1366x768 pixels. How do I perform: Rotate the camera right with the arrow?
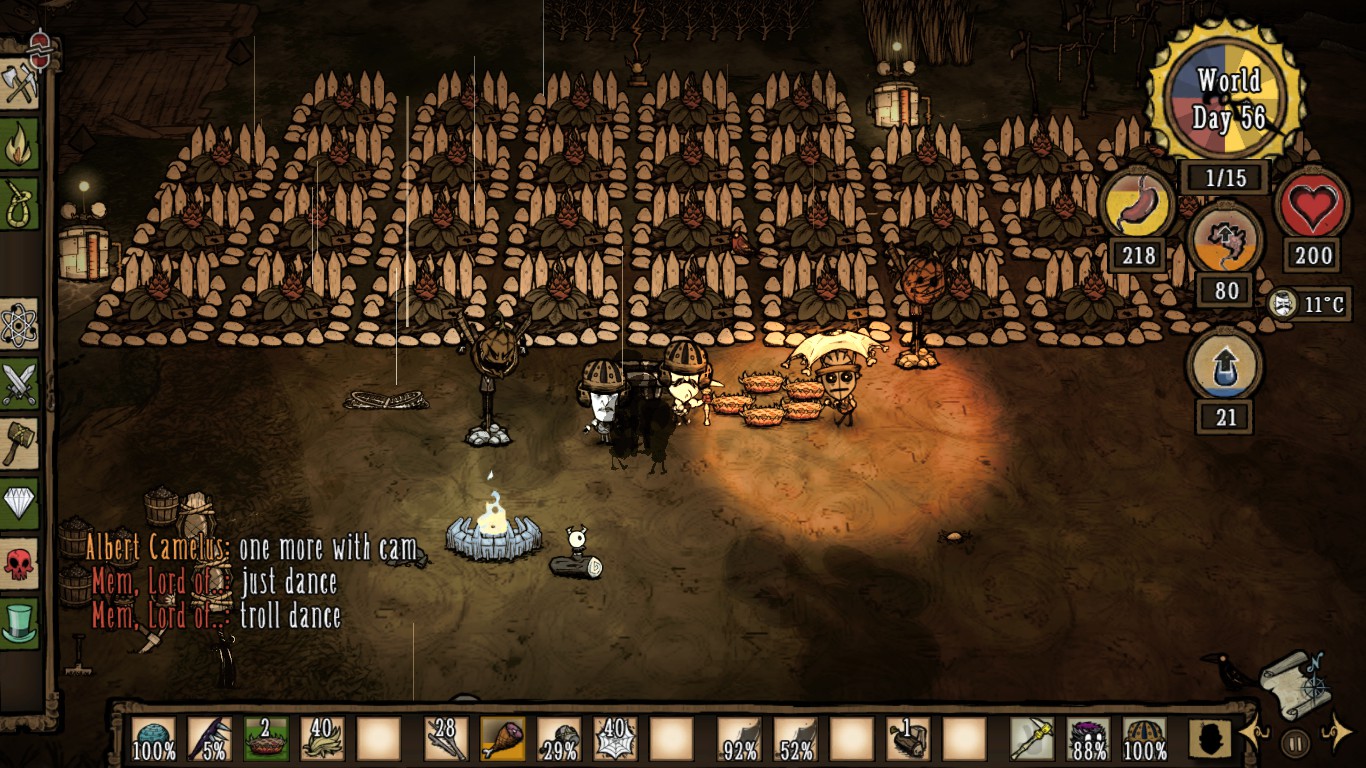click(x=1336, y=735)
